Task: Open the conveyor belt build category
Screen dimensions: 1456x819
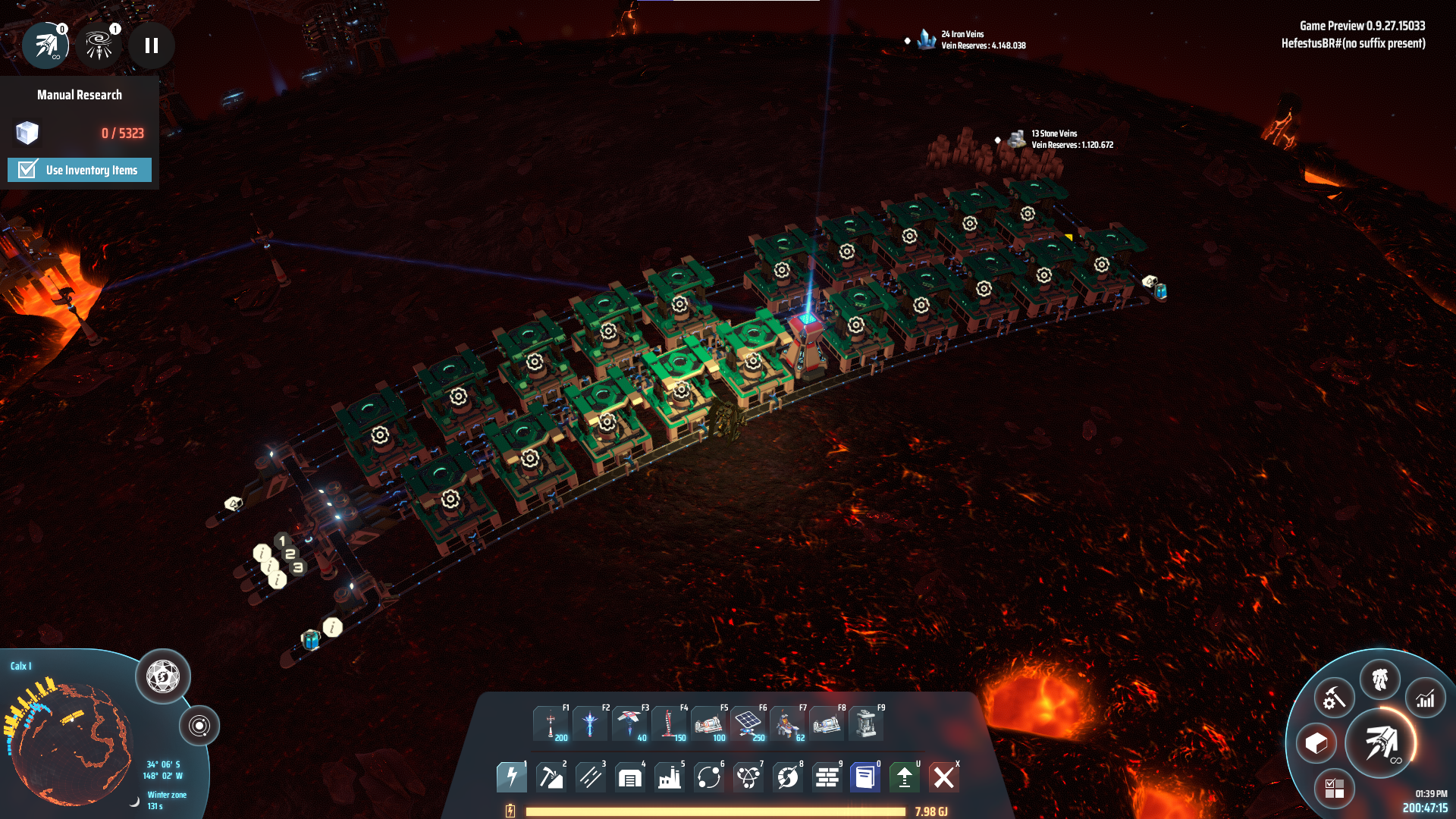Action: coord(591,777)
